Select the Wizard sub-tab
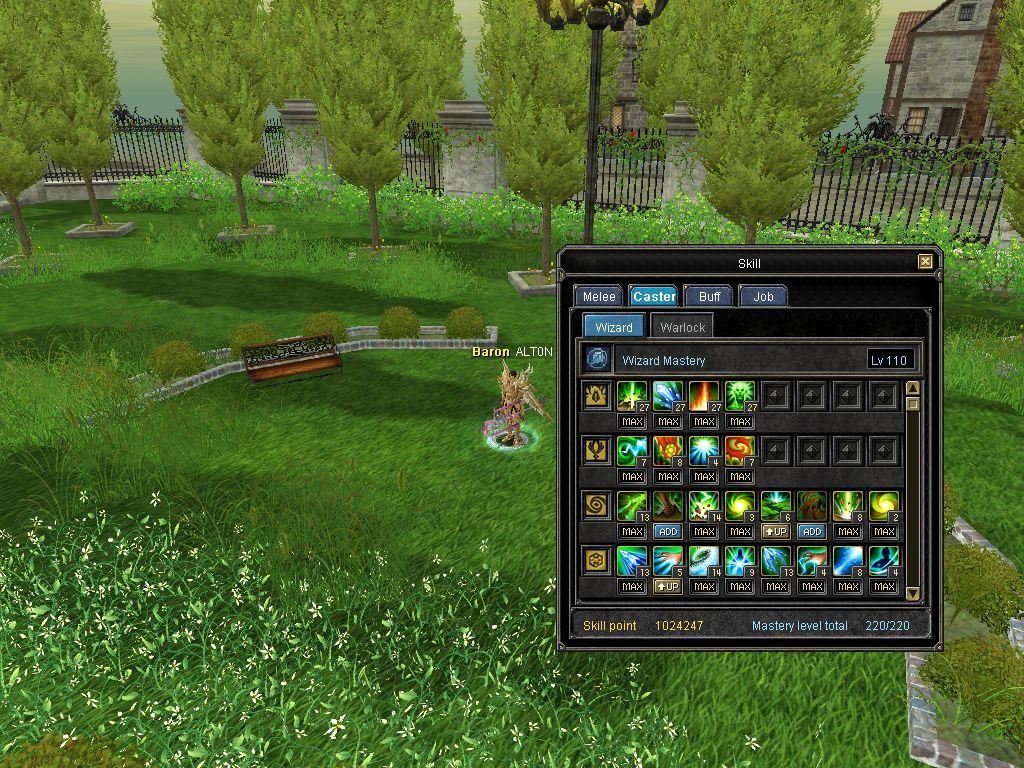 613,327
